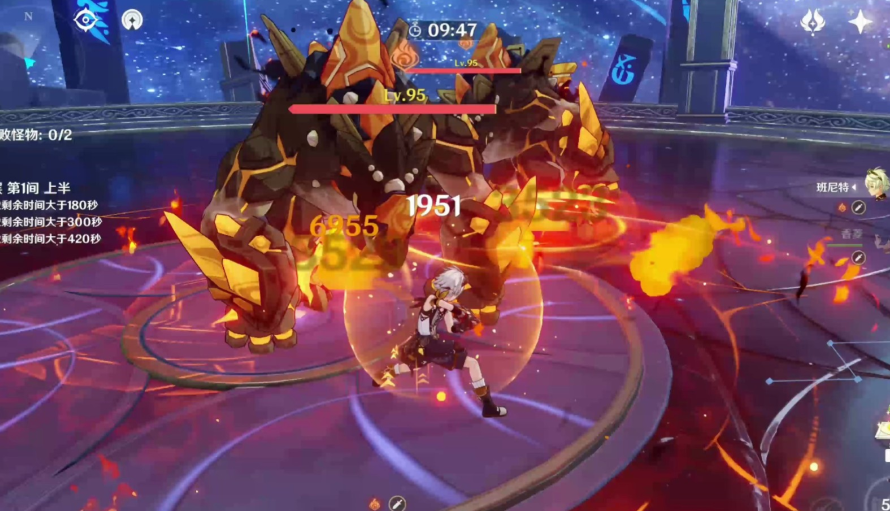Click the round four-pointed star icon
This screenshot has width=890, height=511.
coord(132,19)
